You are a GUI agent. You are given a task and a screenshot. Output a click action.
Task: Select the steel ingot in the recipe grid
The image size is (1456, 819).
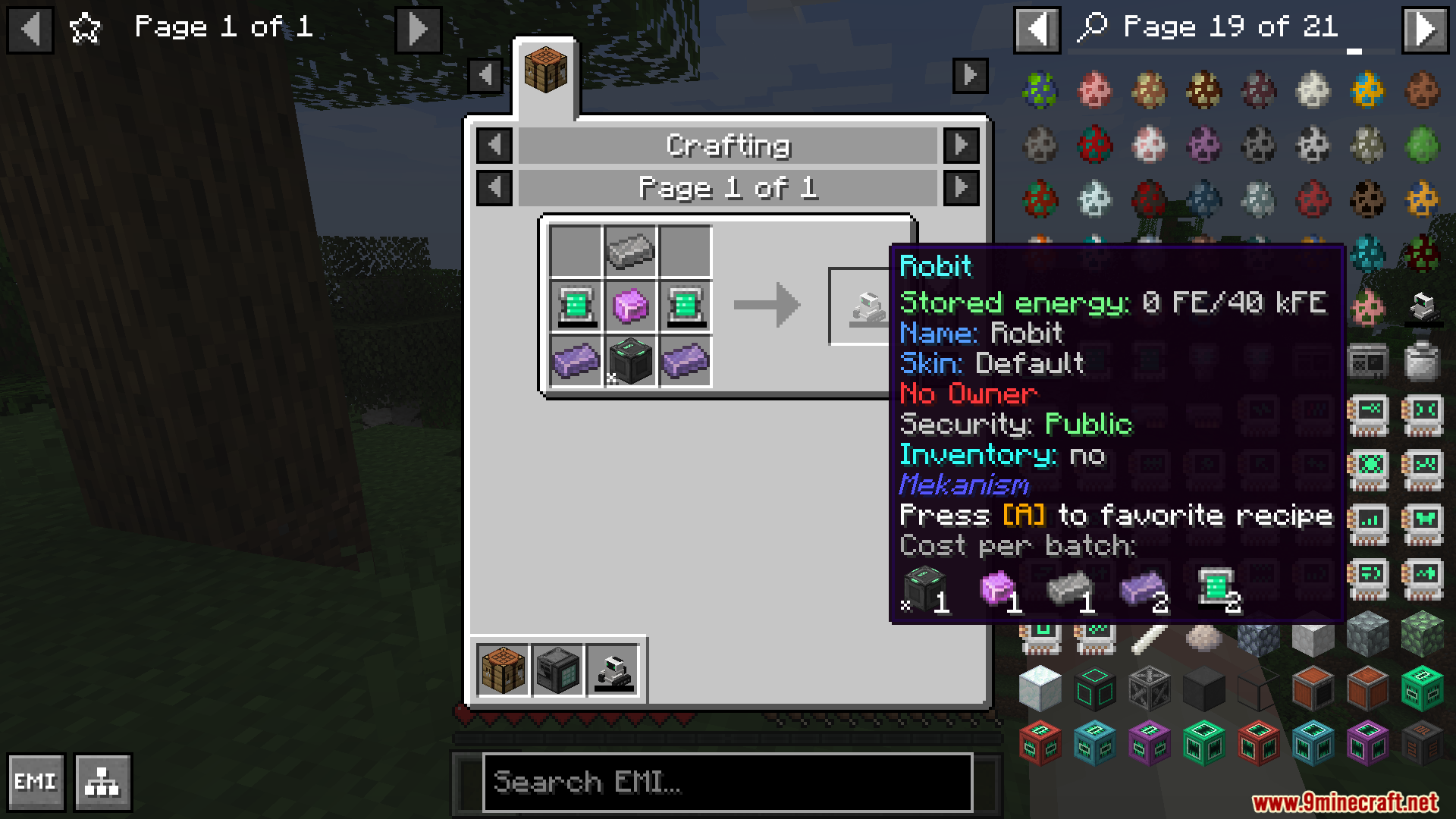[x=629, y=250]
